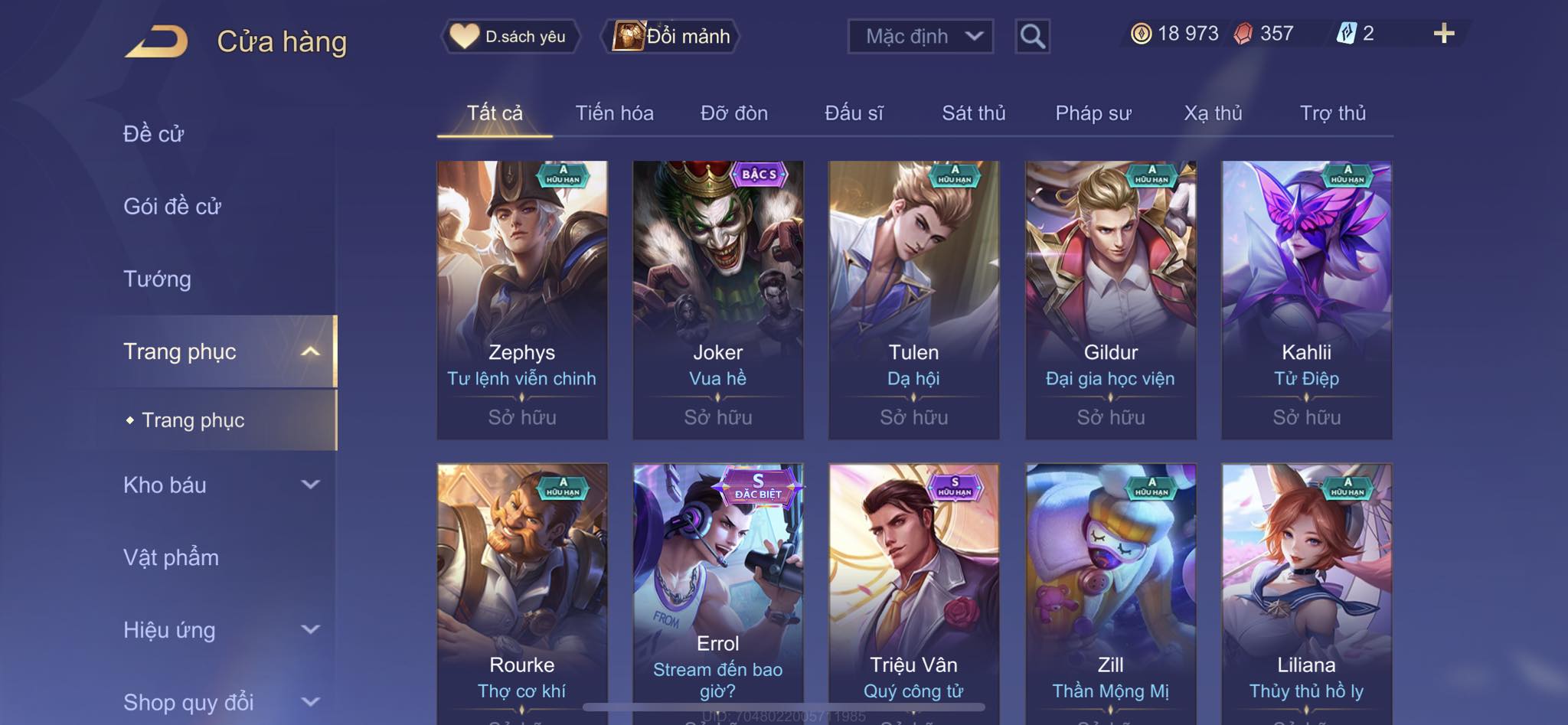The width and height of the screenshot is (1568, 725).
Task: Open the Mặc định sort dropdown
Action: click(x=920, y=36)
